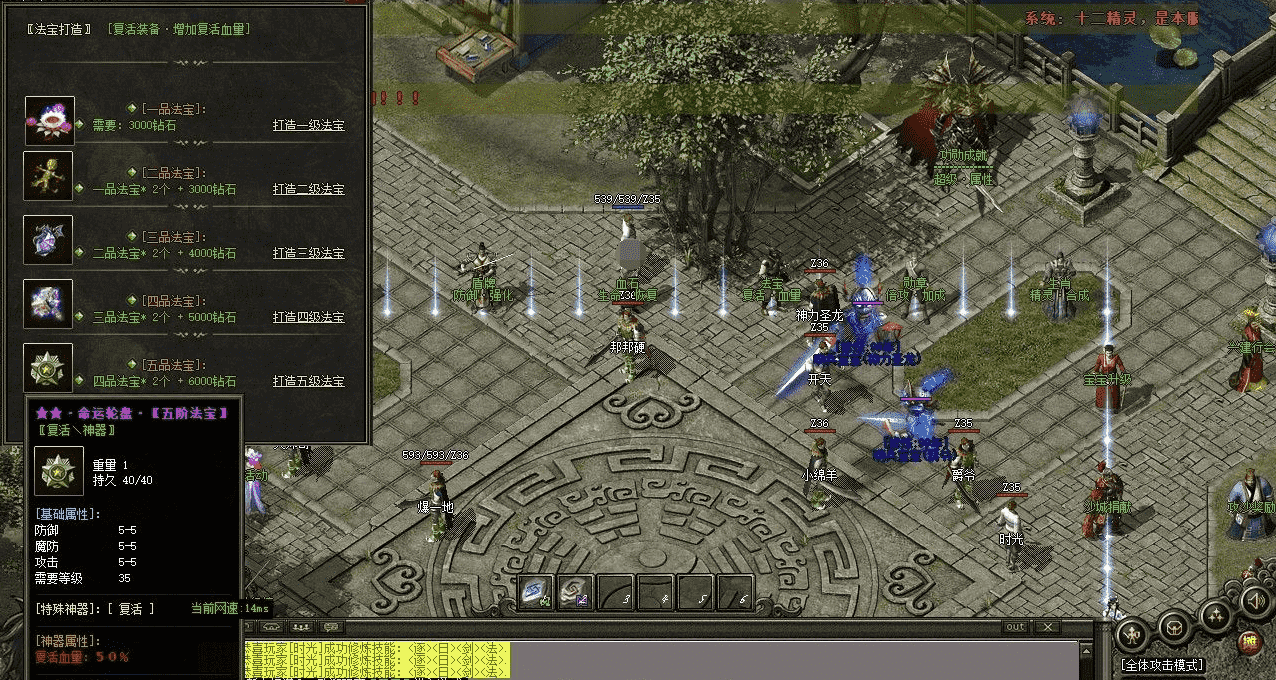The image size is (1276, 680).
Task: Select the 打造三级法宝 option
Action: pos(308,253)
